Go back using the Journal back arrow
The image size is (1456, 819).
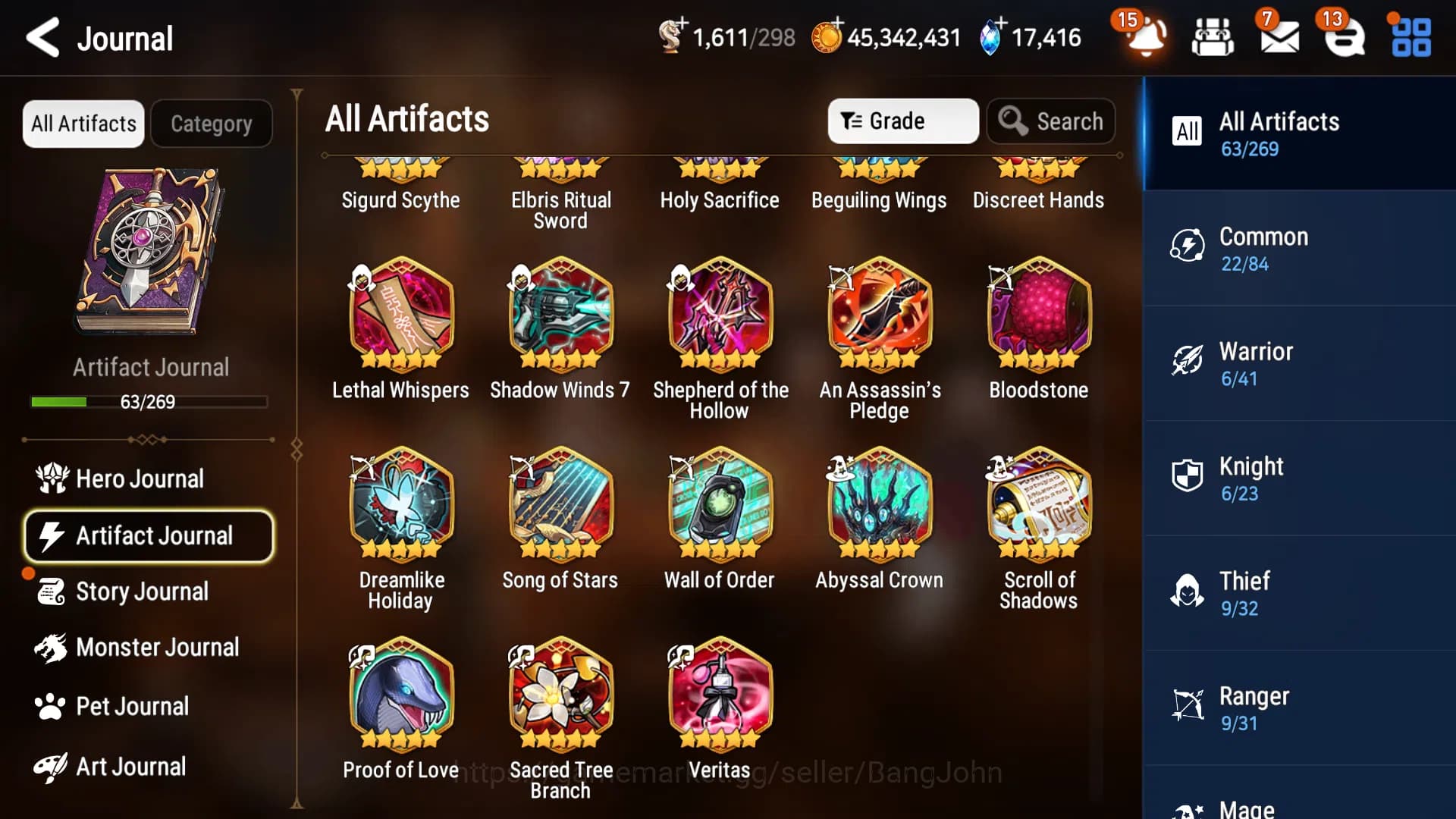[43, 38]
